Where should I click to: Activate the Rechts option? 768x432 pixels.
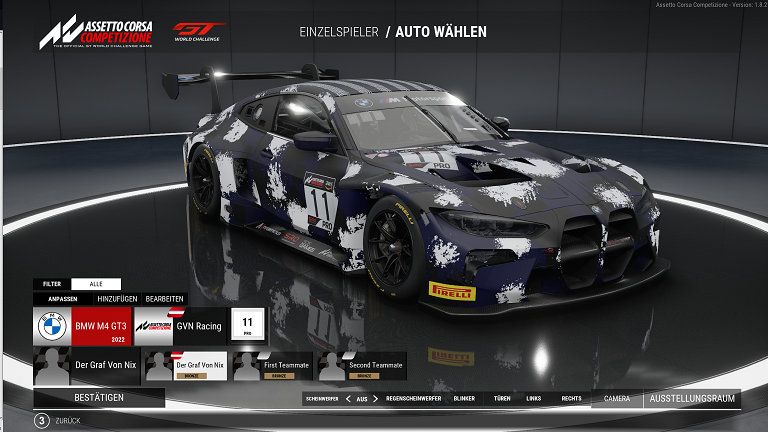click(571, 398)
